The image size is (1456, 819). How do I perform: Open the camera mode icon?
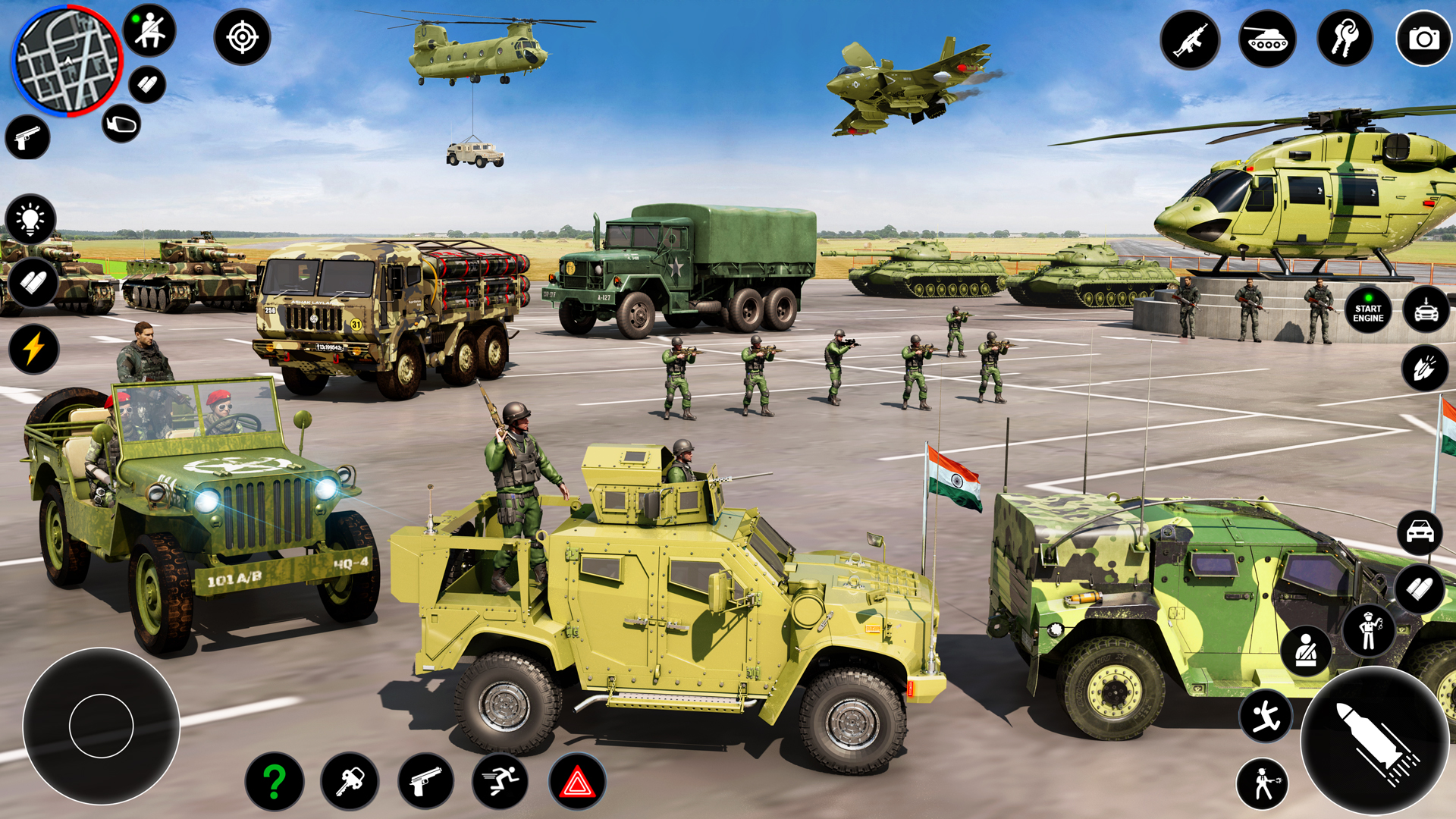1424,39
